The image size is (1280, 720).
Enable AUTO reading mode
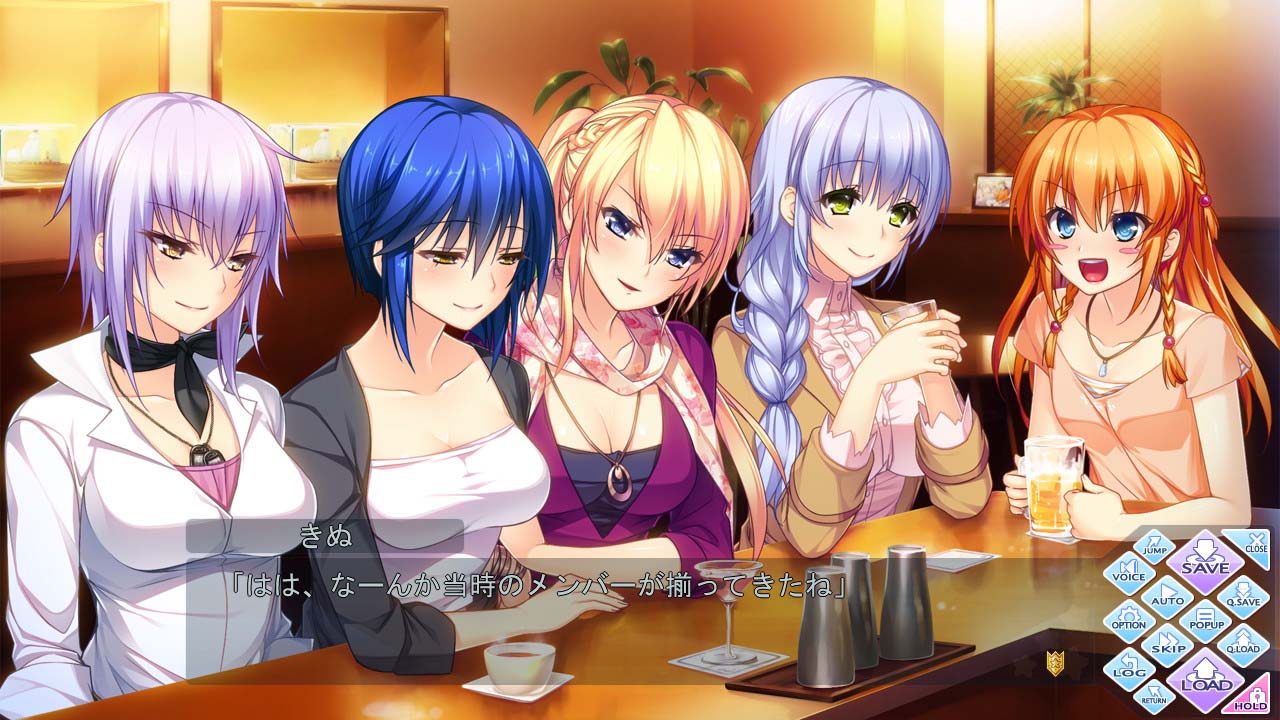[1167, 596]
